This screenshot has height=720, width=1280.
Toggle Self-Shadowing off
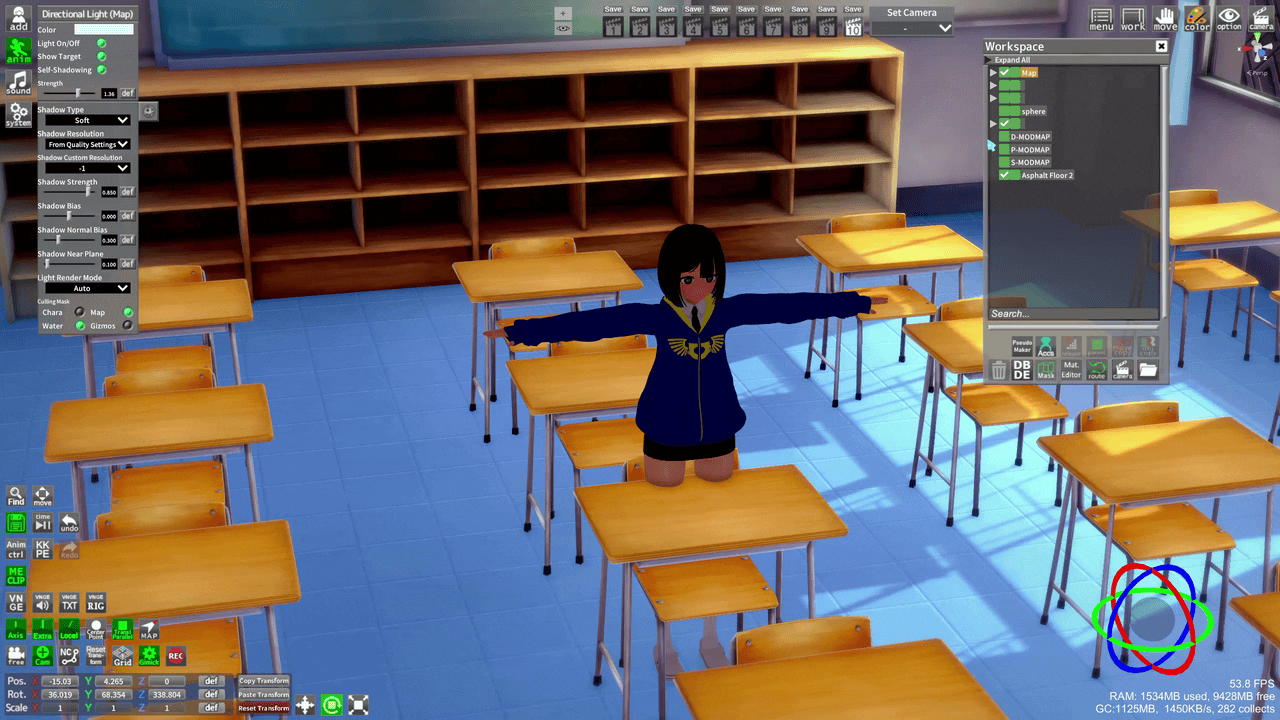100,69
